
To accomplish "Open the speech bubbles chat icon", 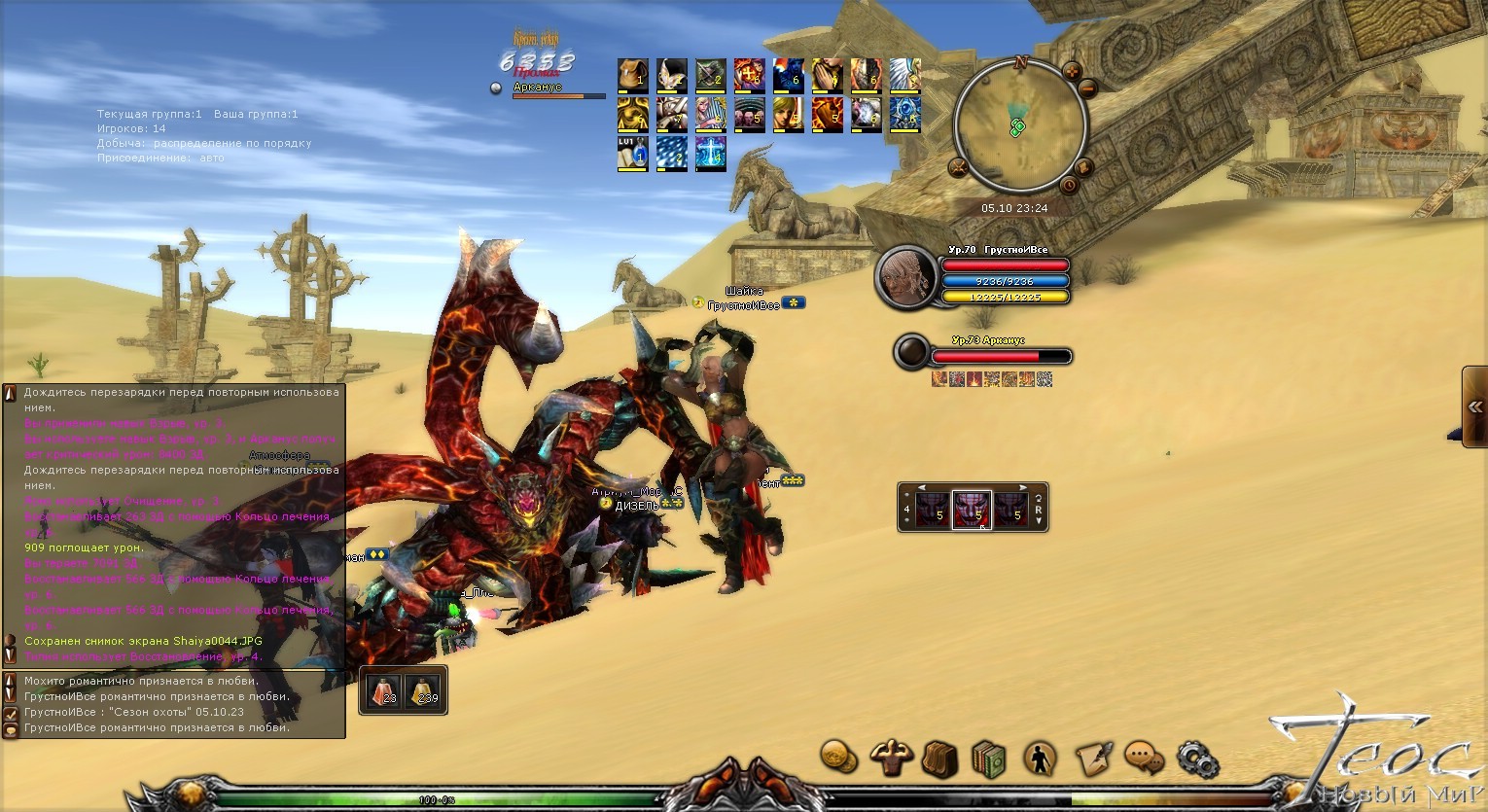I will (x=1145, y=758).
